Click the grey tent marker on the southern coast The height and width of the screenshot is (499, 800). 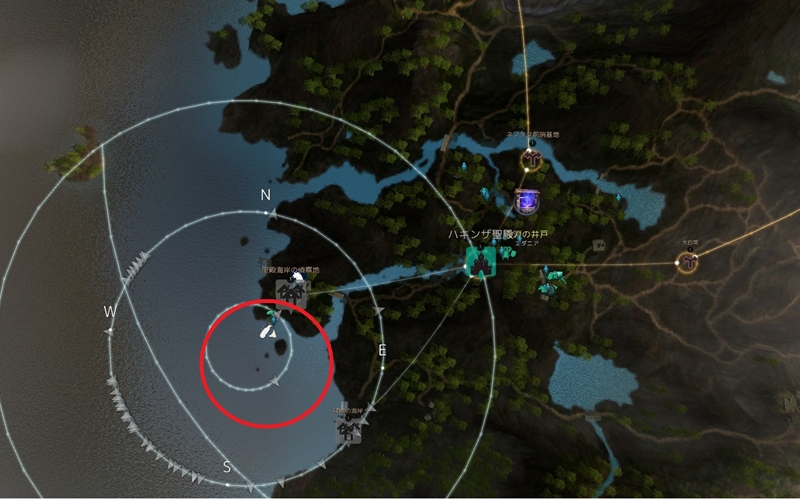[x=349, y=430]
